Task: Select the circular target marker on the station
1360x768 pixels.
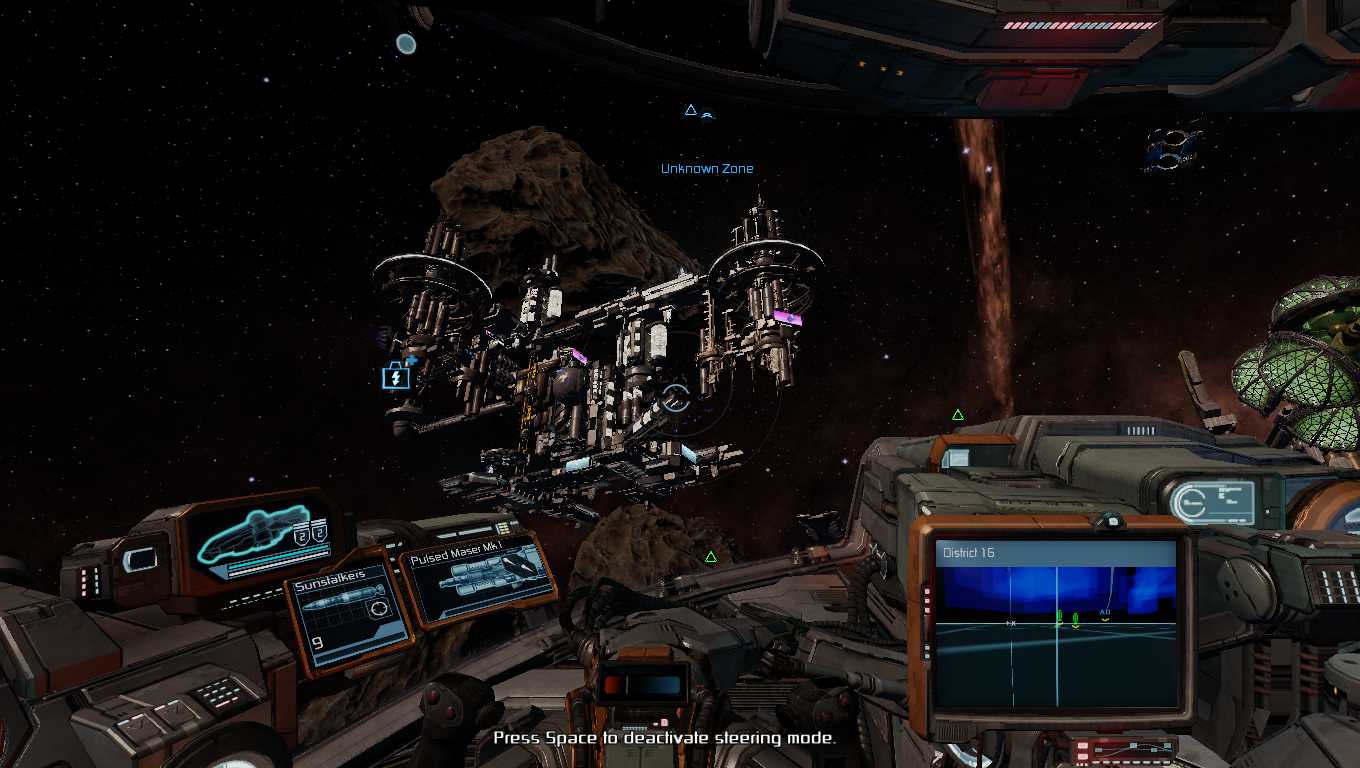Action: (x=676, y=398)
